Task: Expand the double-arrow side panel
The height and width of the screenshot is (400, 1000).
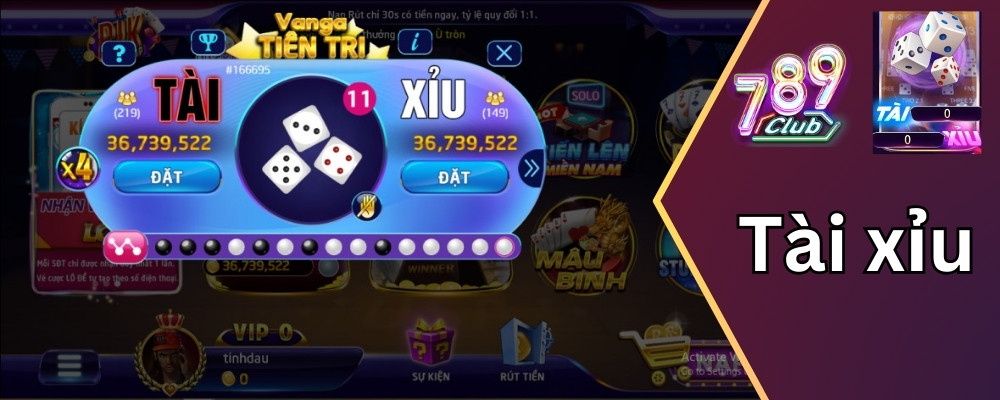Action: click(x=530, y=169)
